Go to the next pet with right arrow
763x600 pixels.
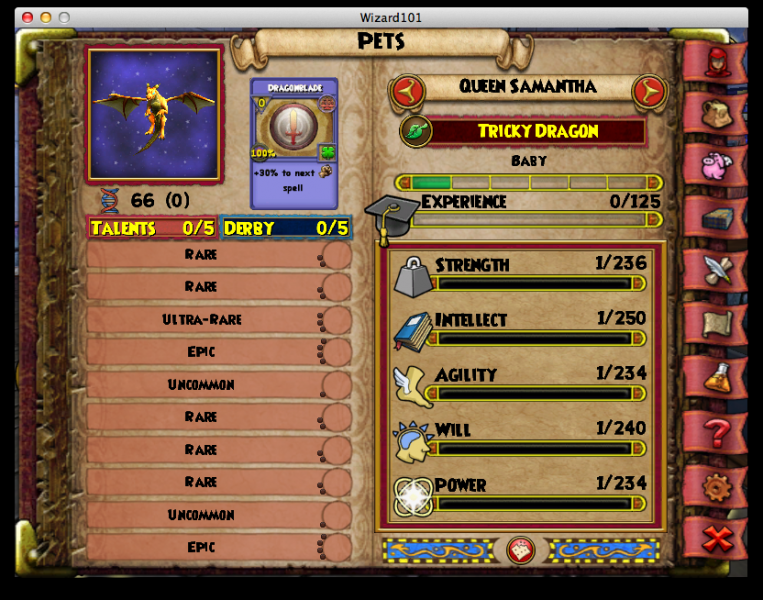[x=649, y=91]
